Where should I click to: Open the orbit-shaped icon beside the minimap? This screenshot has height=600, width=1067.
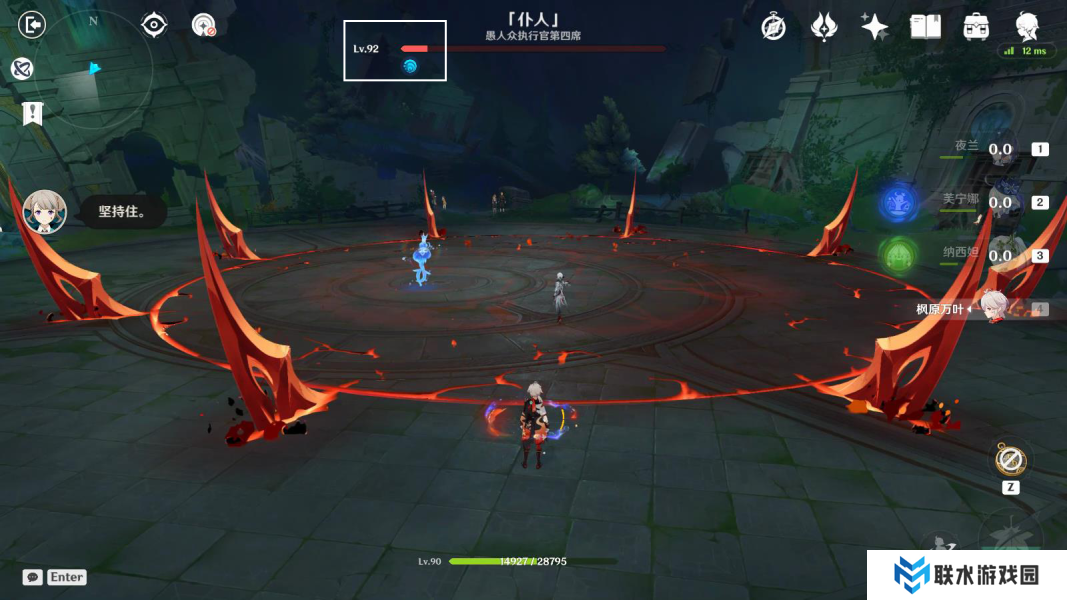(x=22, y=68)
